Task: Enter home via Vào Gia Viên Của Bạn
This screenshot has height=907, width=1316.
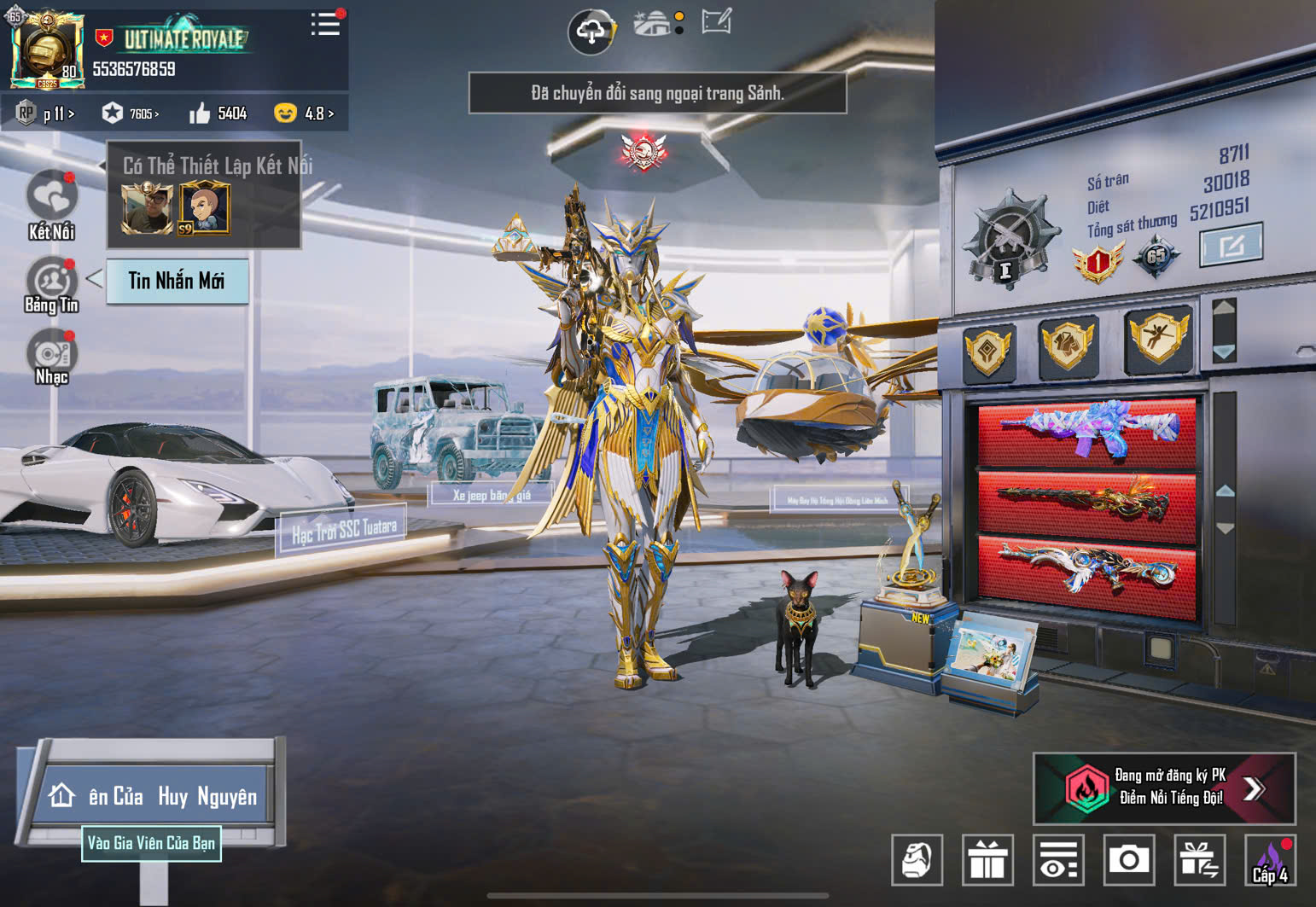Action: 151,843
